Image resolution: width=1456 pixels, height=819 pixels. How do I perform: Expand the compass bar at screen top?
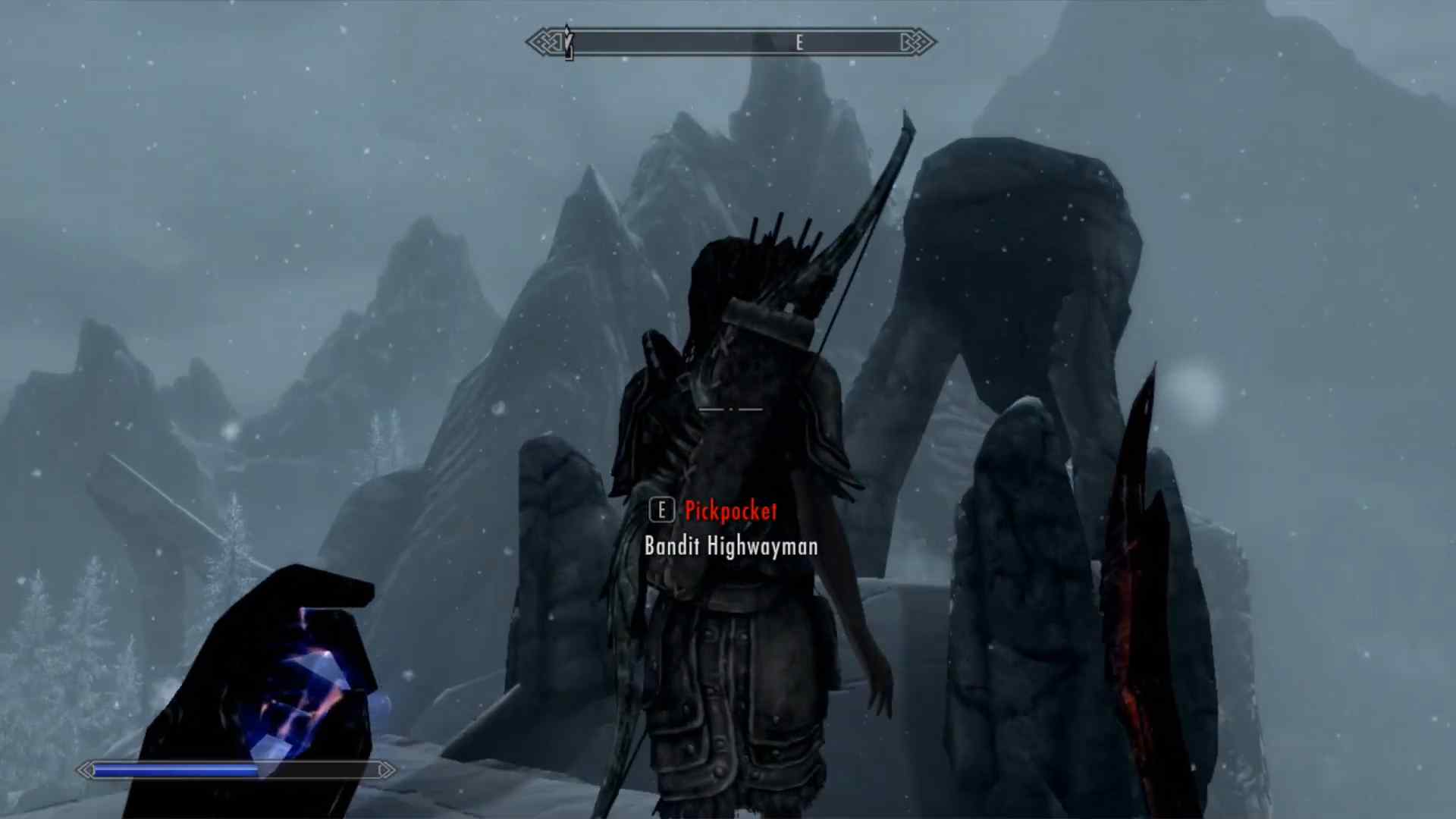tap(728, 42)
